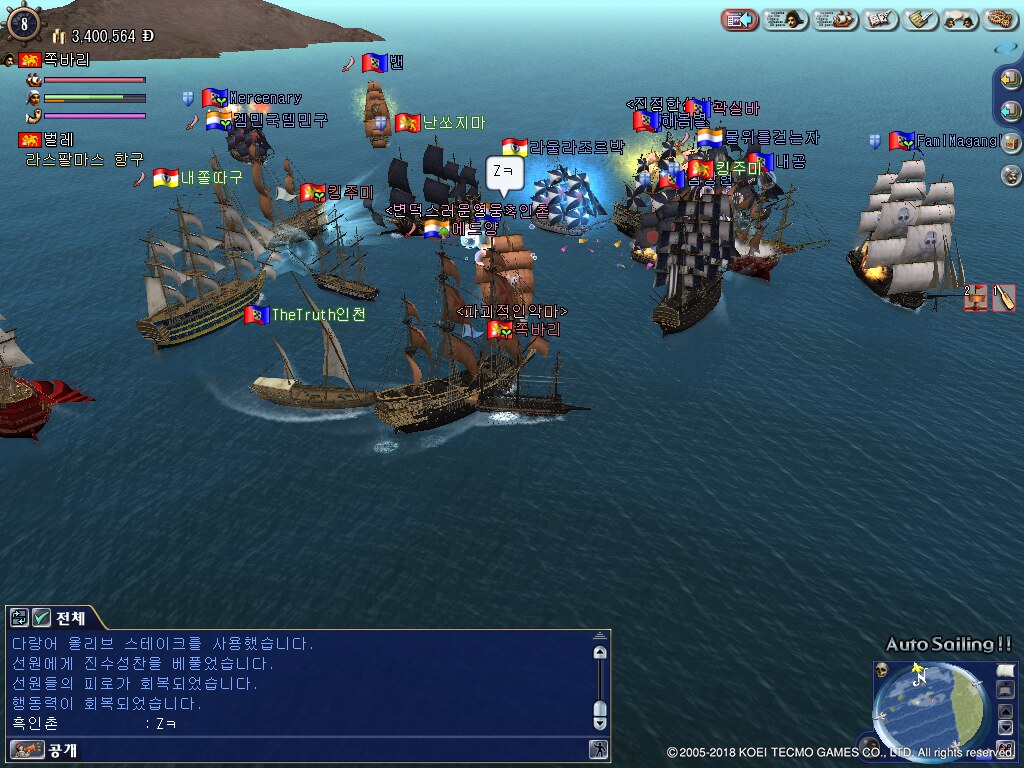Toggle the skull icon beside the minimap
The image size is (1024, 768).
[883, 669]
